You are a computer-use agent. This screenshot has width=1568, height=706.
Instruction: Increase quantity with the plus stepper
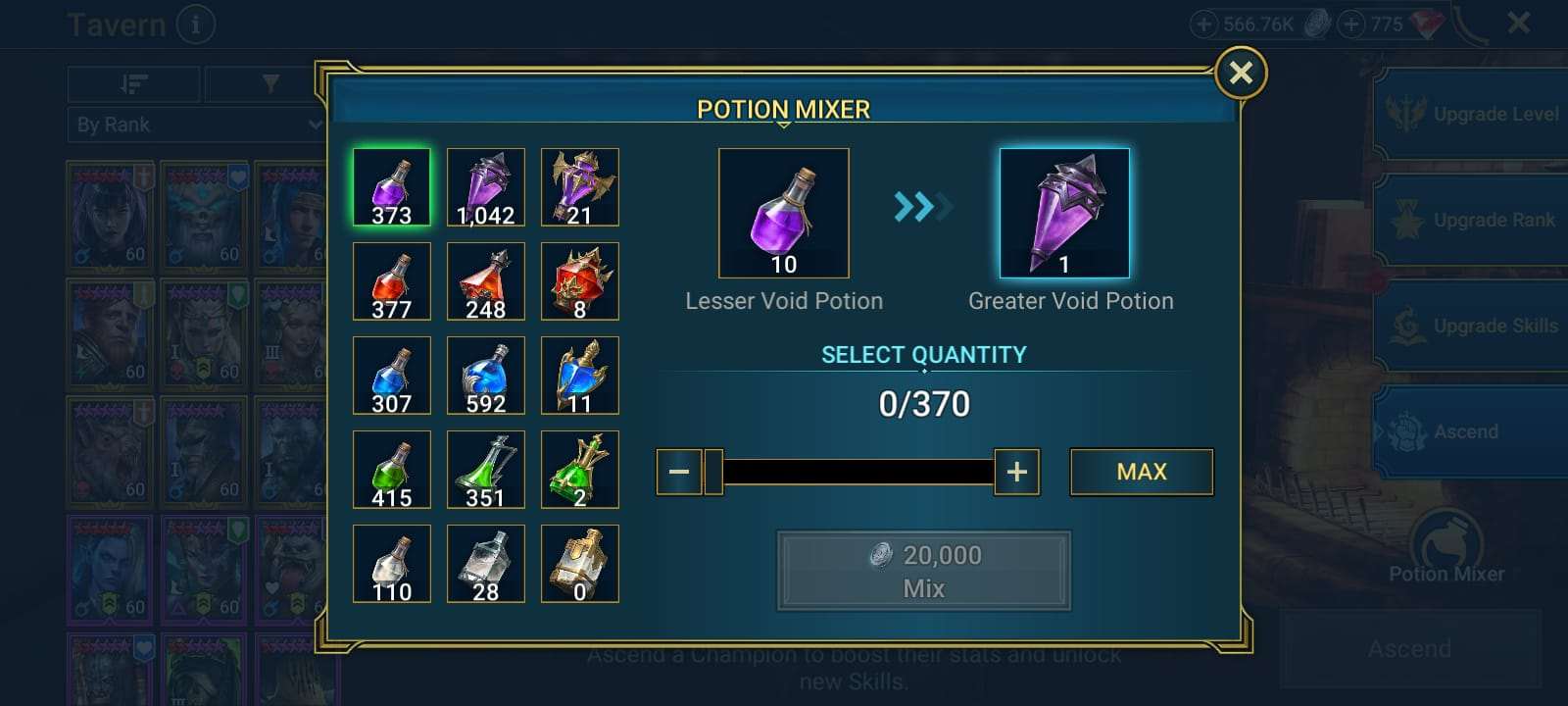pos(1016,472)
